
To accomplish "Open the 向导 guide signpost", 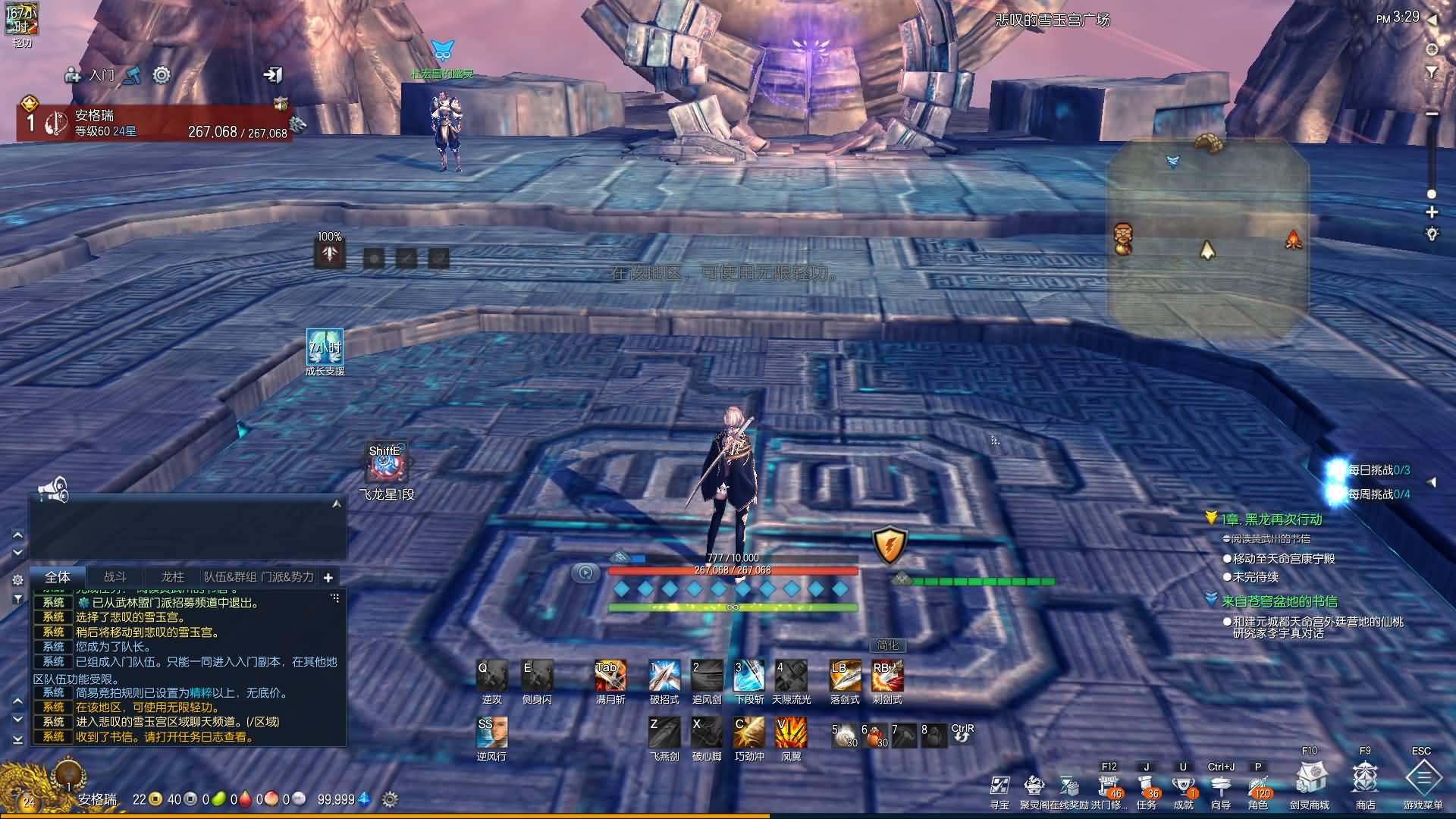I will [x=1220, y=786].
